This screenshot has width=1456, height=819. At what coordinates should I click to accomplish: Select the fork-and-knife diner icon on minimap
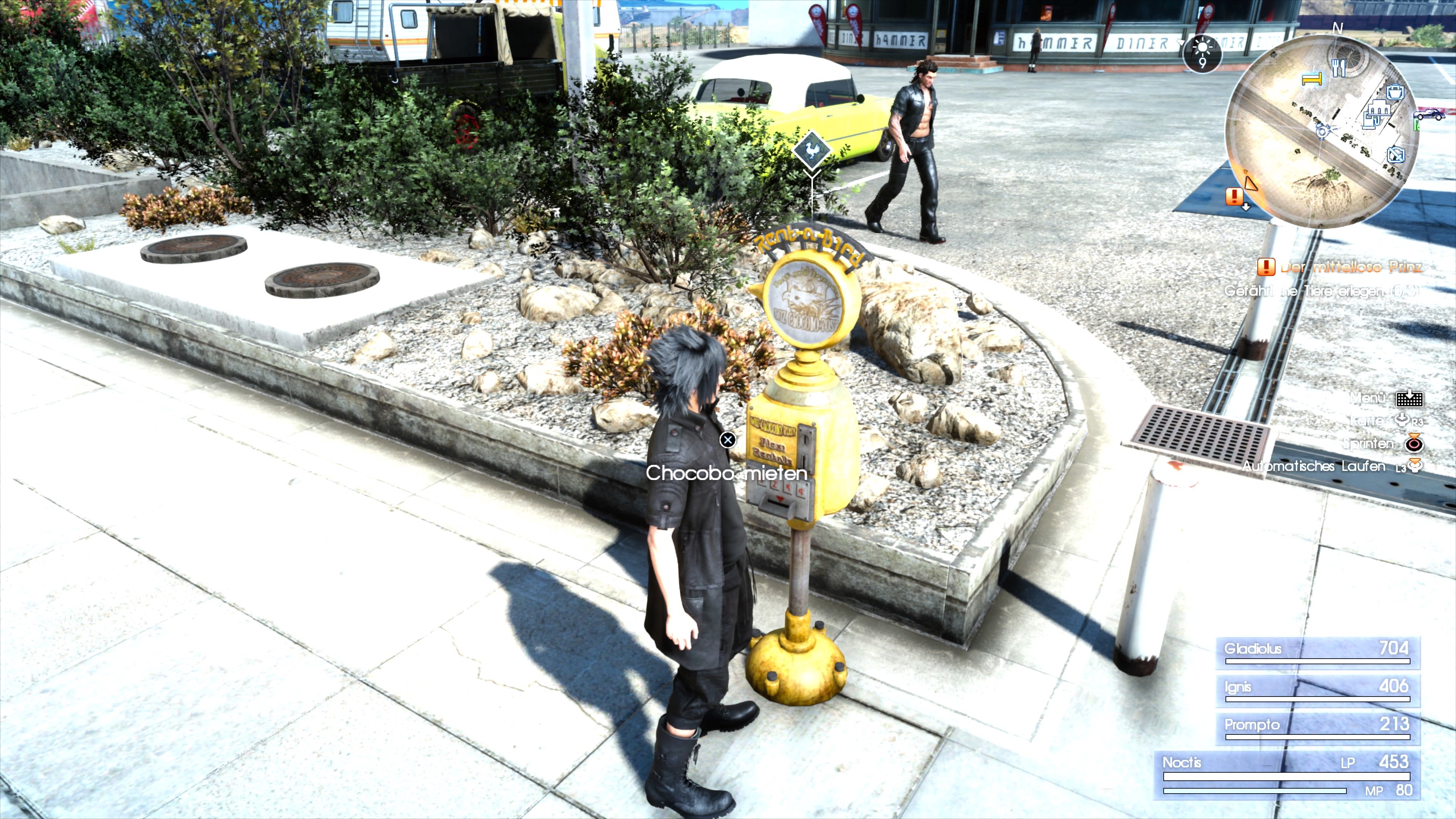(x=1339, y=67)
